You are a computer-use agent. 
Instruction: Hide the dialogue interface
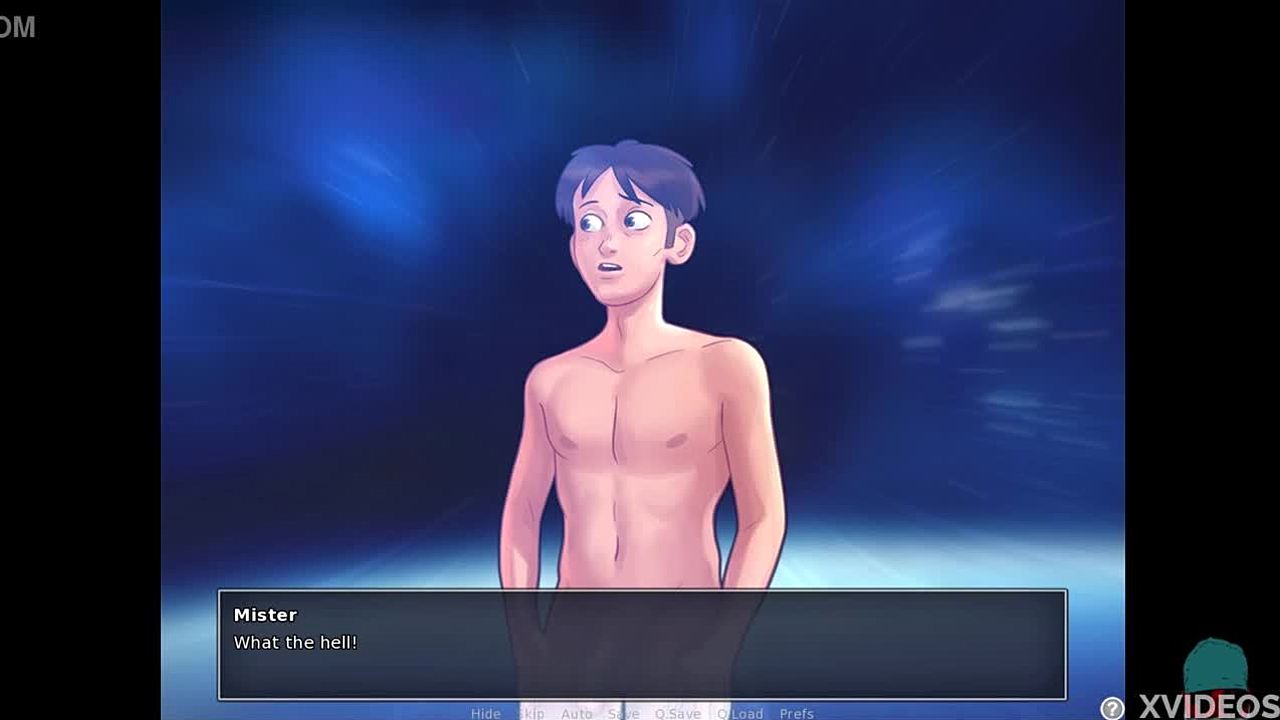[x=485, y=713]
